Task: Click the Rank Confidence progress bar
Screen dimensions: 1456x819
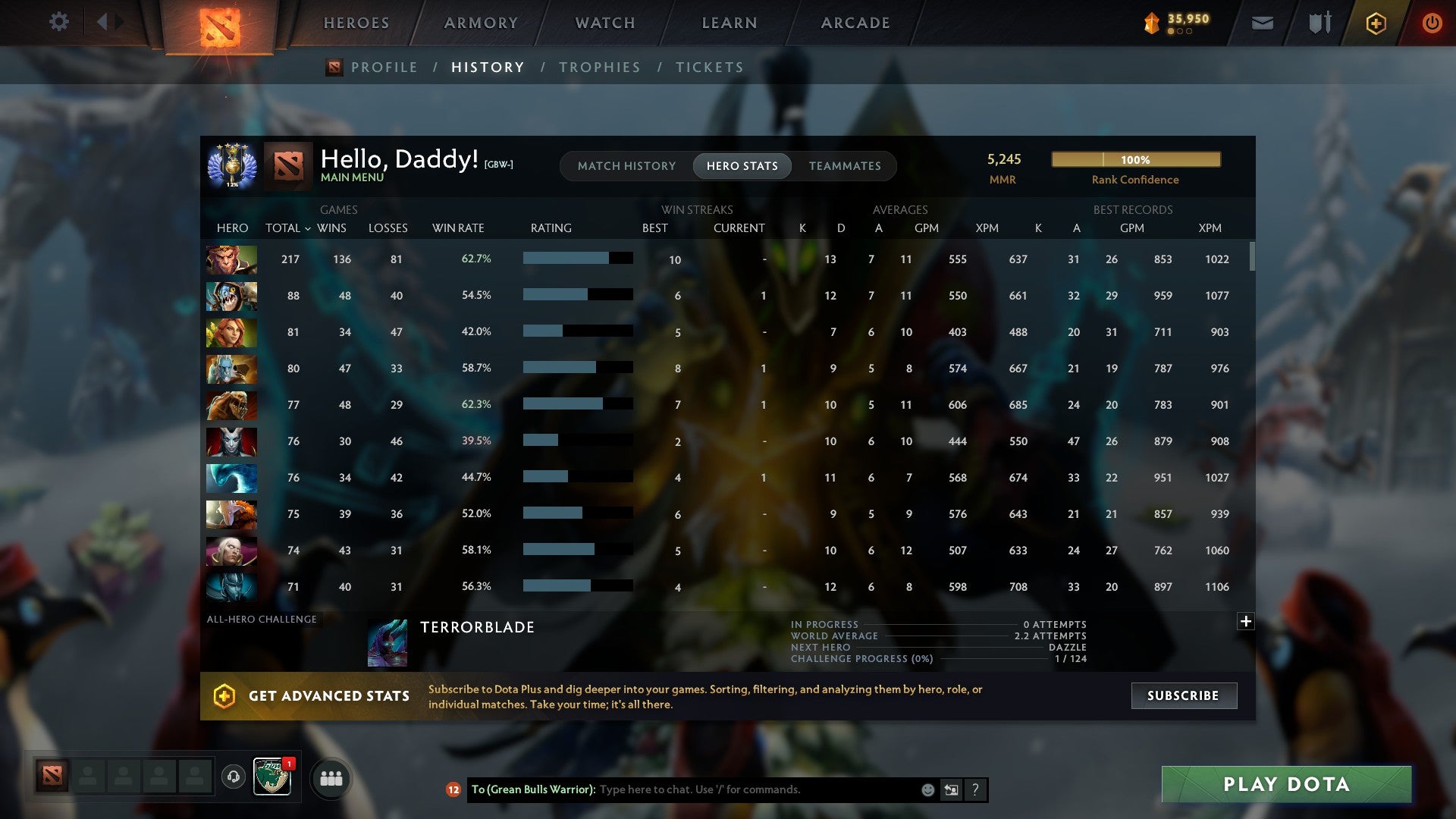Action: coord(1135,159)
